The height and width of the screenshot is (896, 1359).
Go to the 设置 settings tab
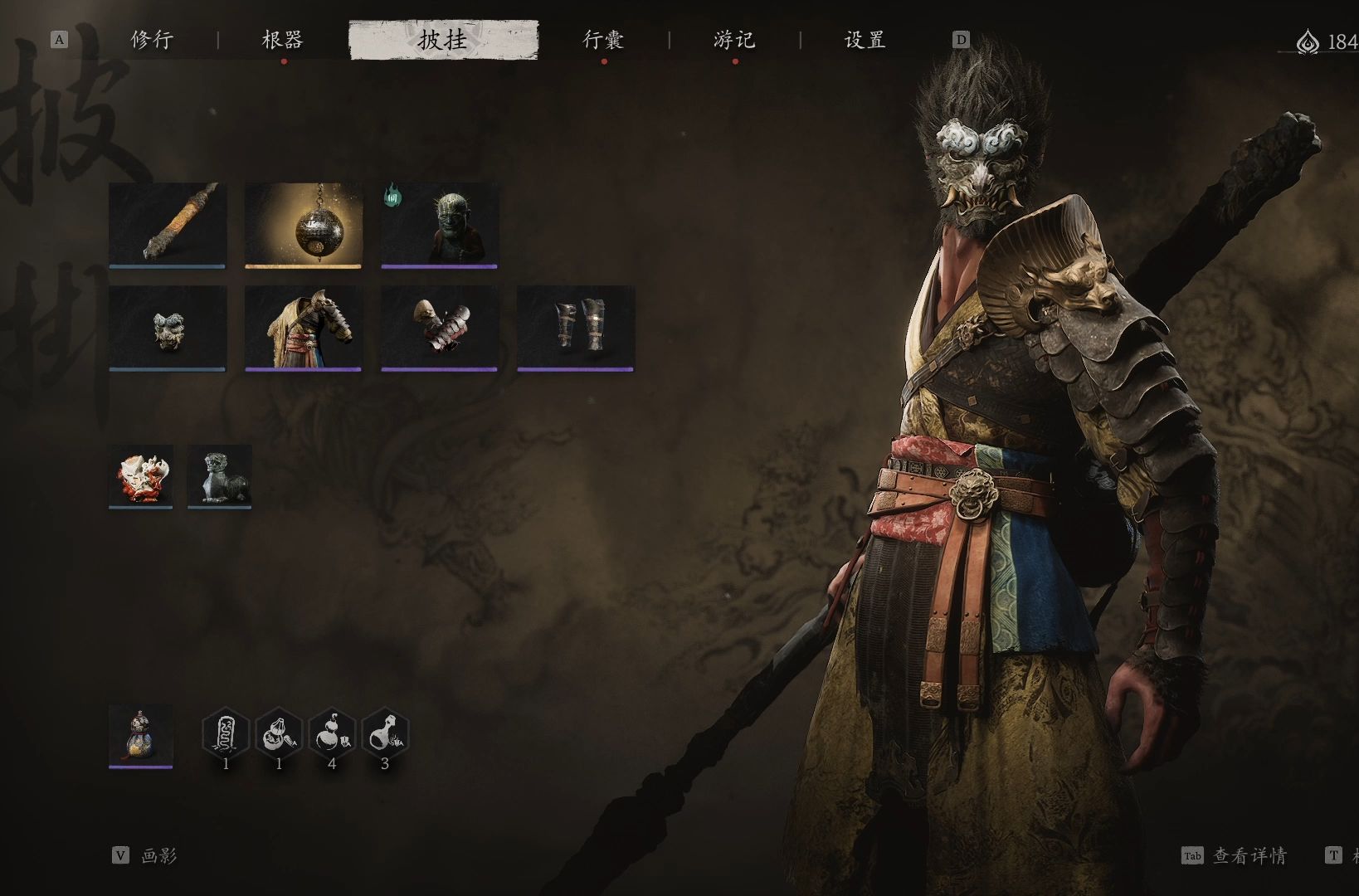tap(865, 40)
